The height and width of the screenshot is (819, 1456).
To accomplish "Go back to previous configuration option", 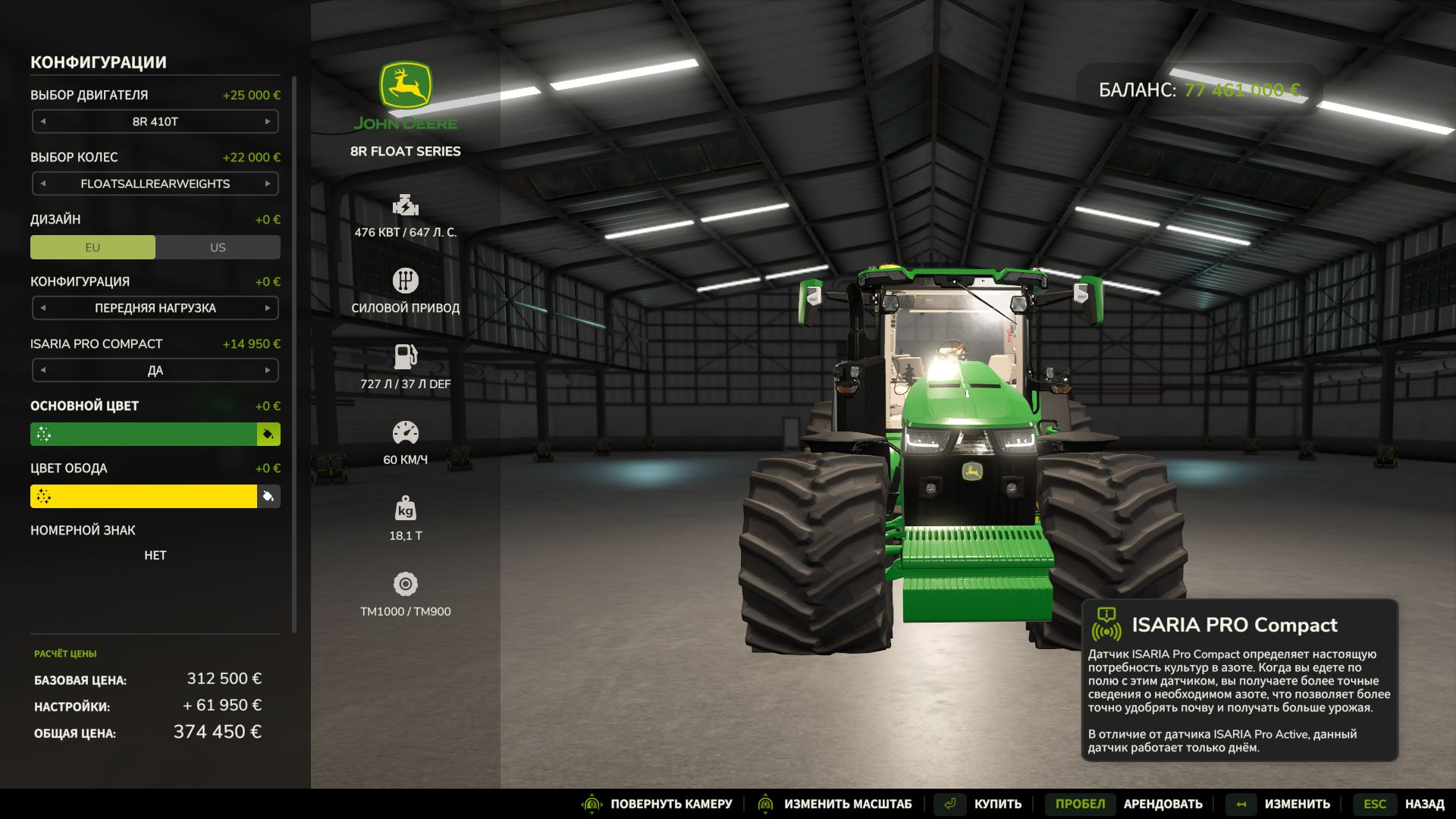I will pyautogui.click(x=43, y=308).
